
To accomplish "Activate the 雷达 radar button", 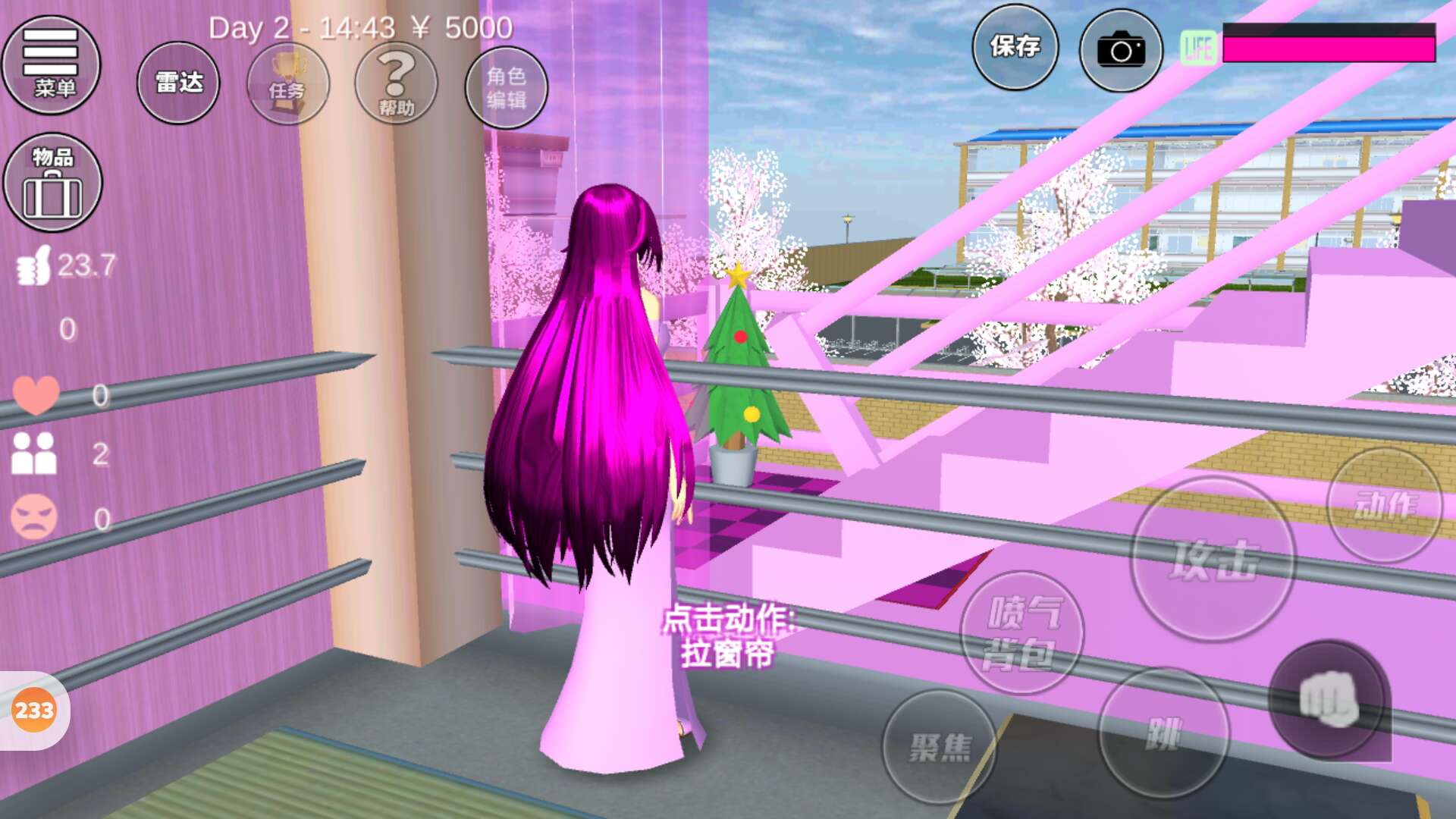I will (178, 82).
